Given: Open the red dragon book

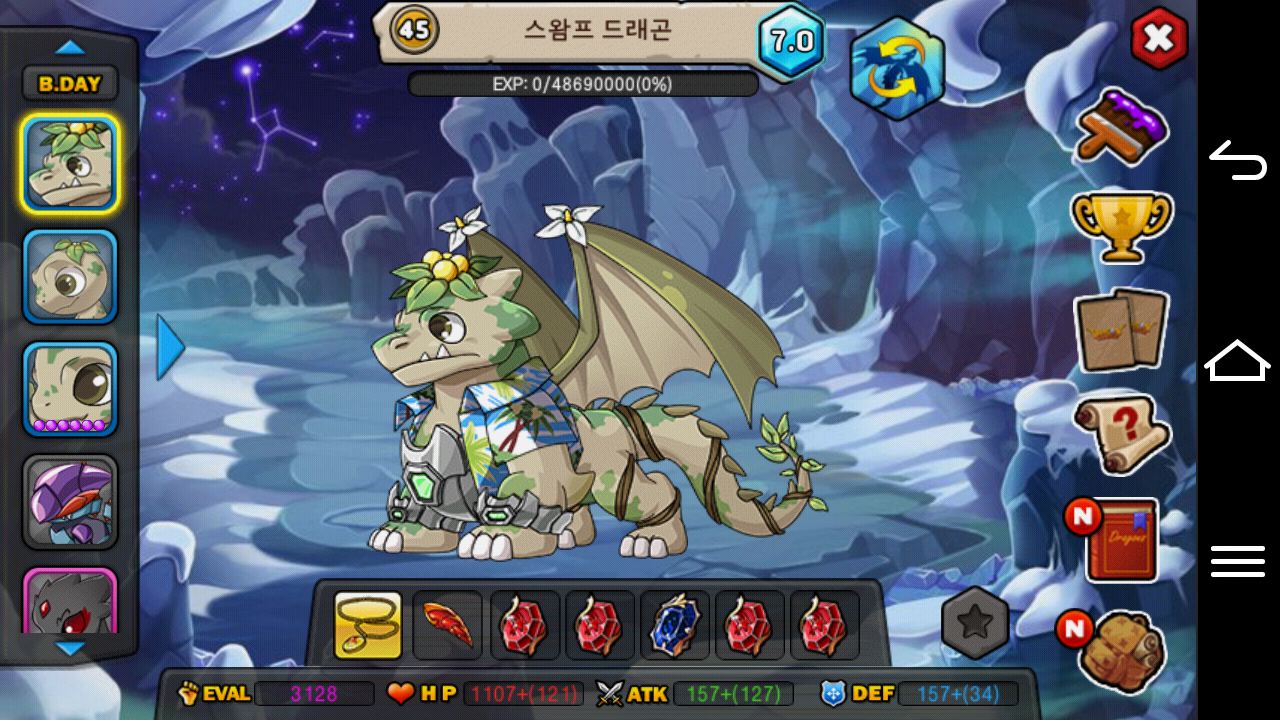Looking at the screenshot, I should pos(1121,540).
